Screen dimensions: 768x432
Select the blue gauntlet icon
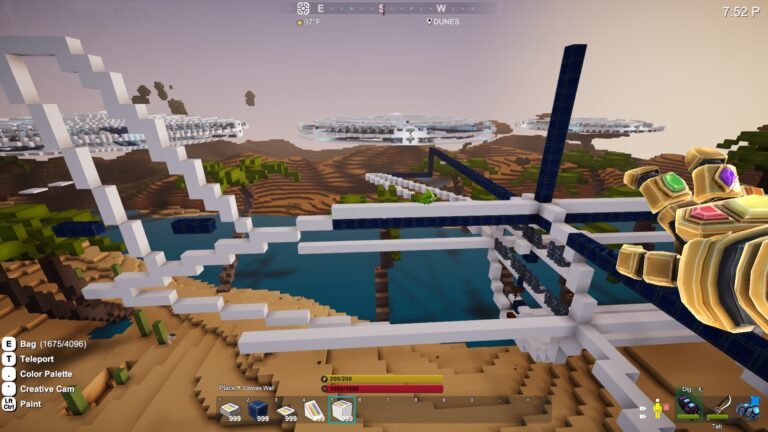click(748, 406)
